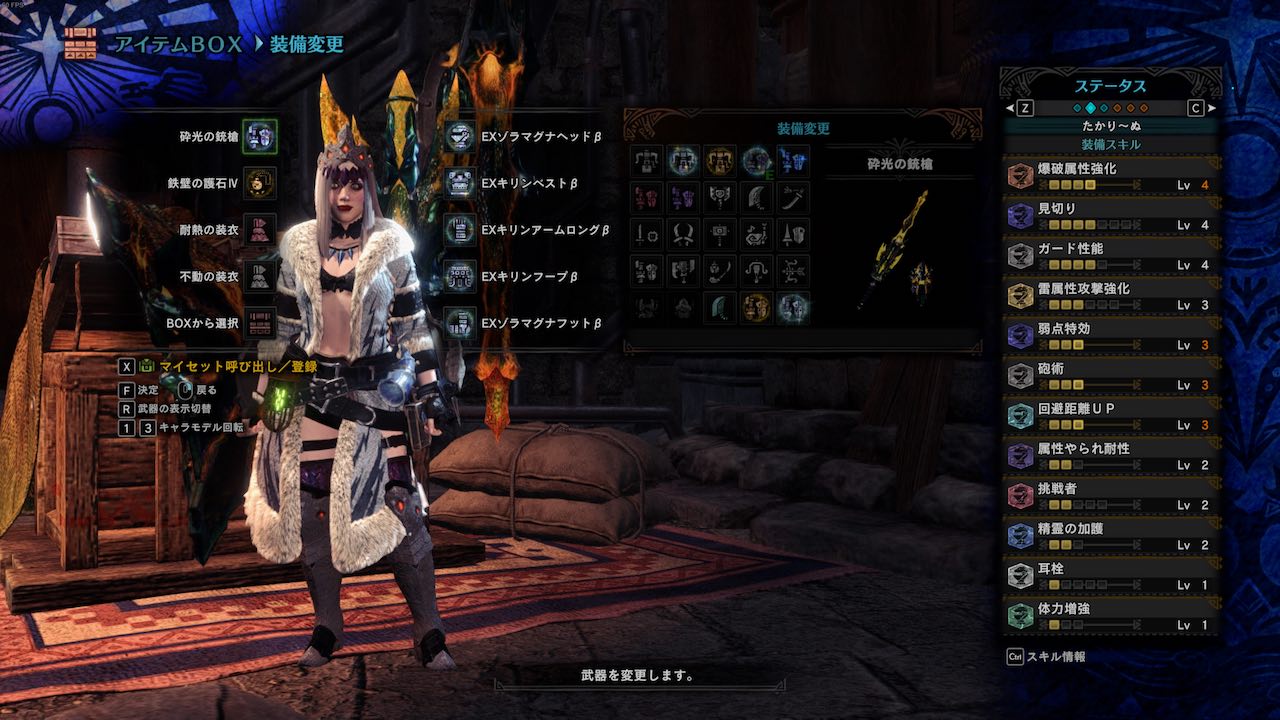The image size is (1280, 720).
Task: Select the EXキリンフープβ waist armor
Action: pos(460,275)
